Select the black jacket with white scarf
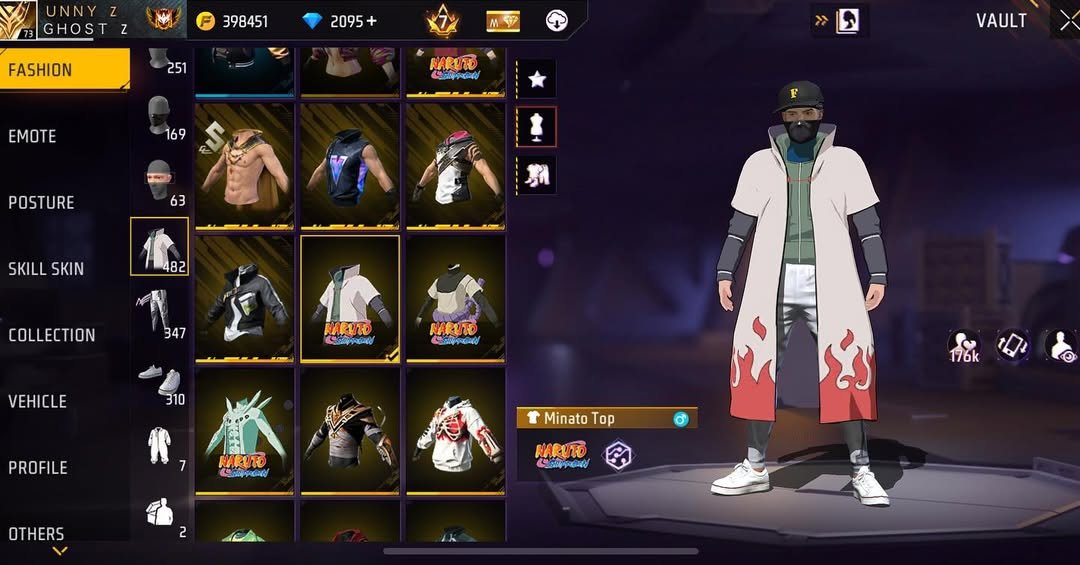This screenshot has height=565, width=1080. point(244,298)
